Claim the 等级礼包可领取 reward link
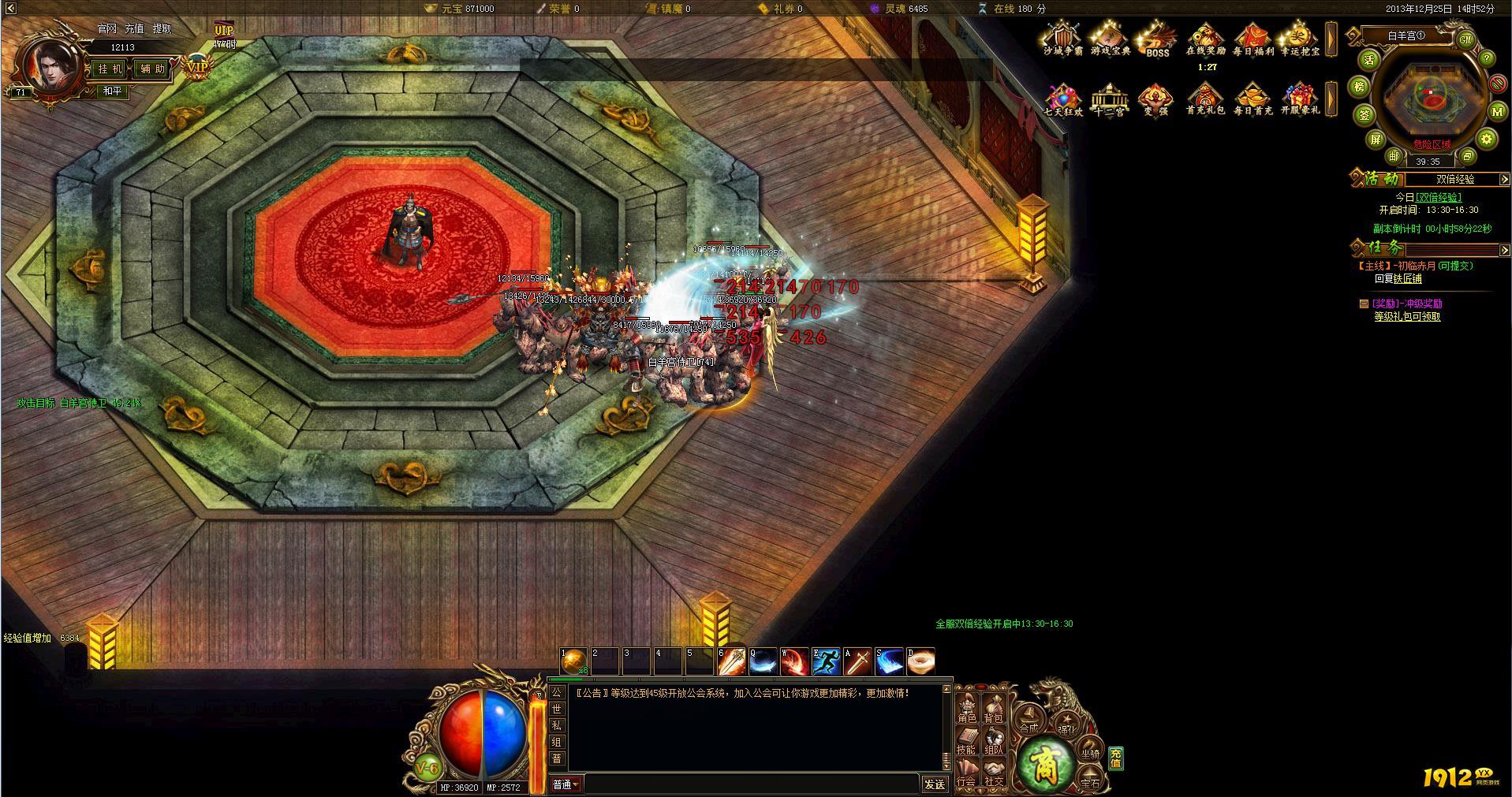The height and width of the screenshot is (797, 1512). click(1407, 317)
